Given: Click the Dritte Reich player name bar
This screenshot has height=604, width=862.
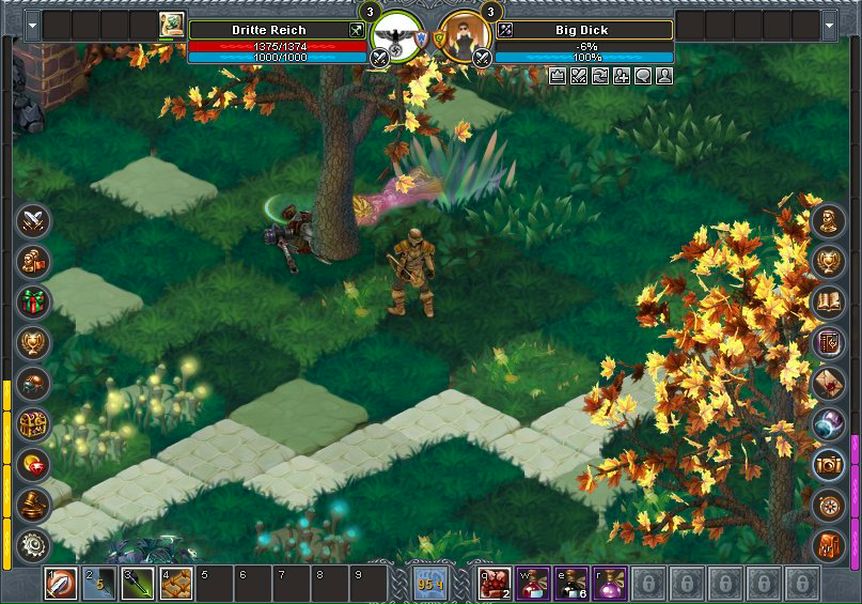Looking at the screenshot, I should [268, 30].
